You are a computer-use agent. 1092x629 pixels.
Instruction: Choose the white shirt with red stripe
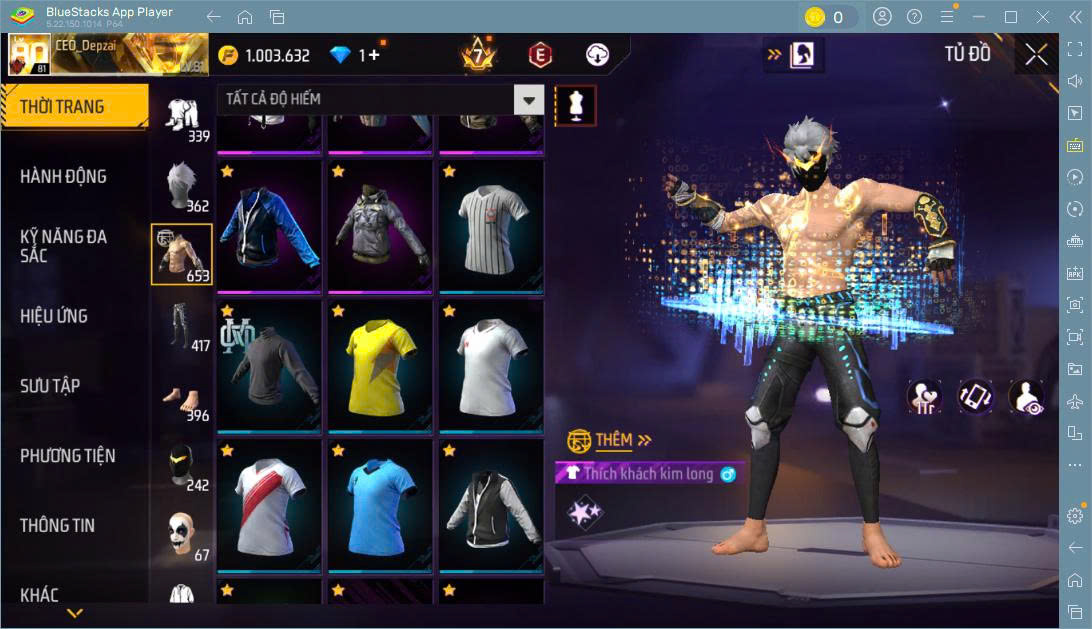[268, 505]
